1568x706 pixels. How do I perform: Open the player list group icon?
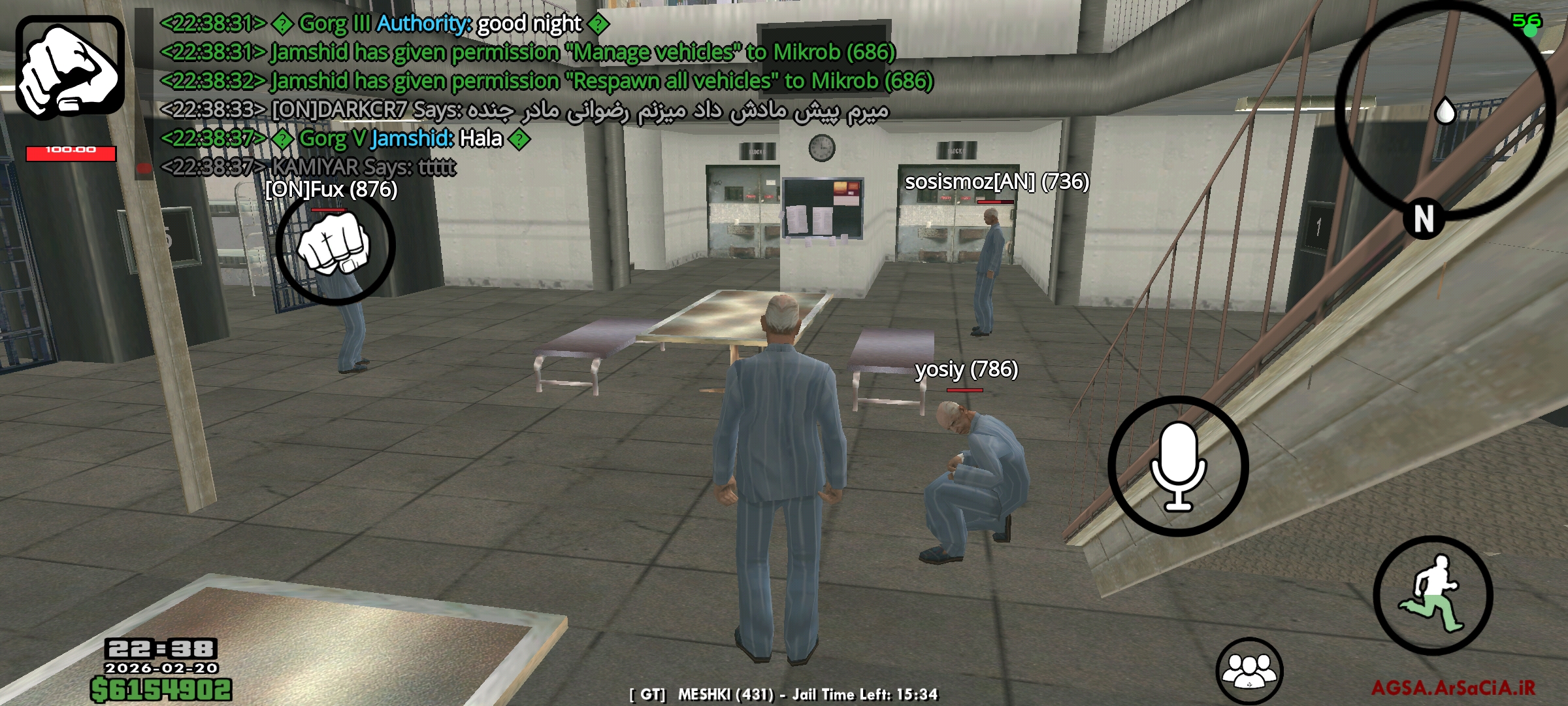(x=1249, y=671)
